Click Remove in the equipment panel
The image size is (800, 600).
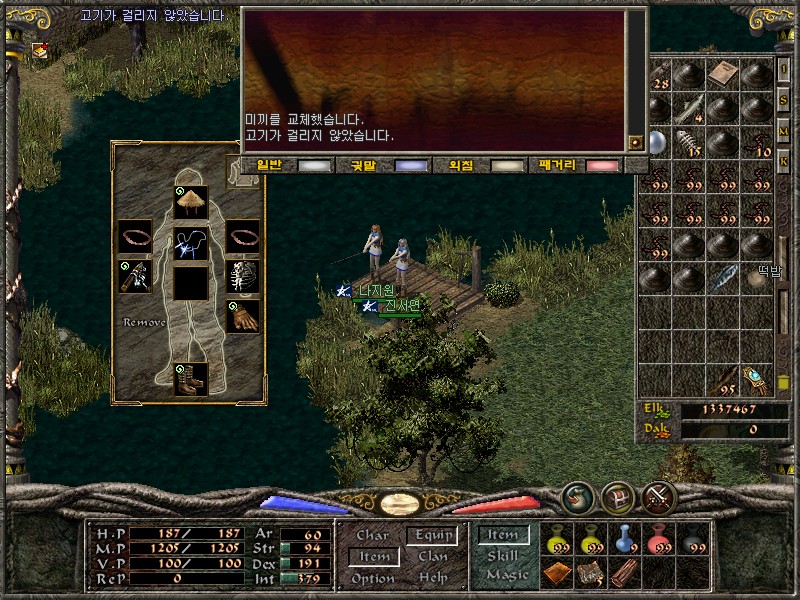click(x=144, y=323)
